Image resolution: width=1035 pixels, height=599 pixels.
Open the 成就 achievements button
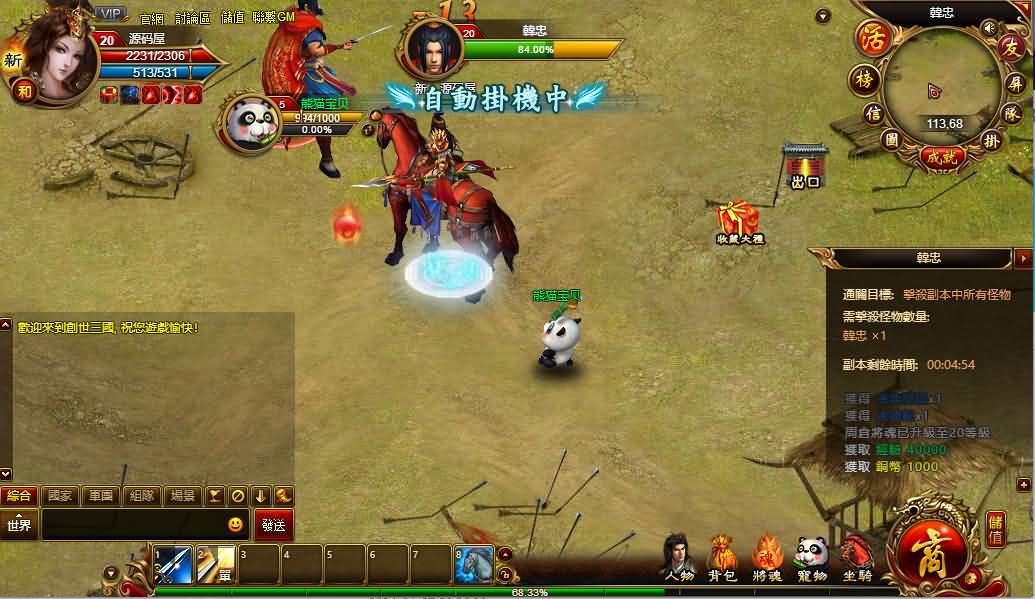[940, 156]
